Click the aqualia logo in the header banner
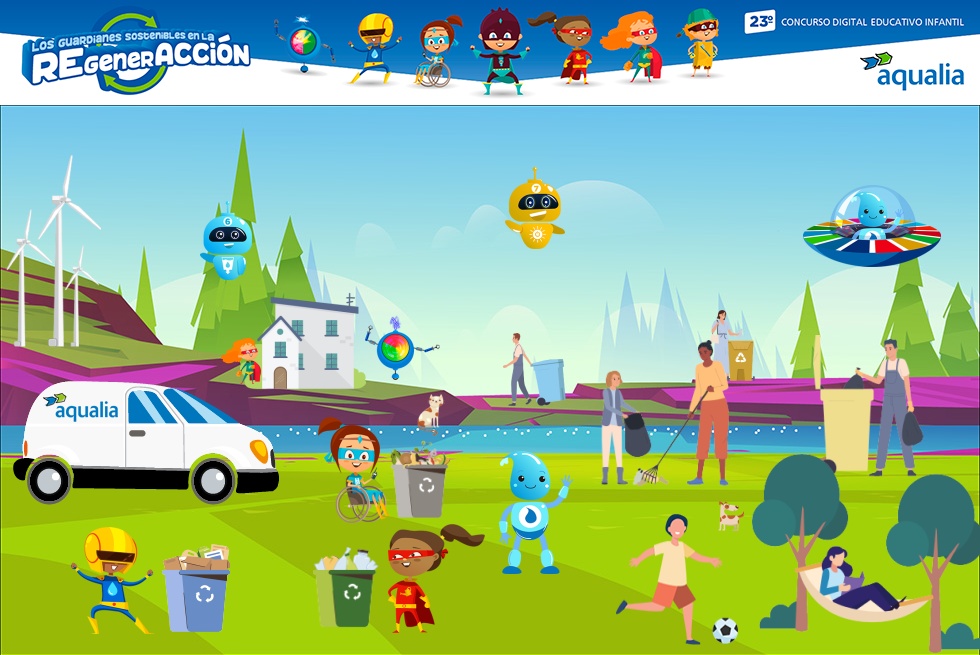Image resolution: width=980 pixels, height=655 pixels. tap(912, 70)
